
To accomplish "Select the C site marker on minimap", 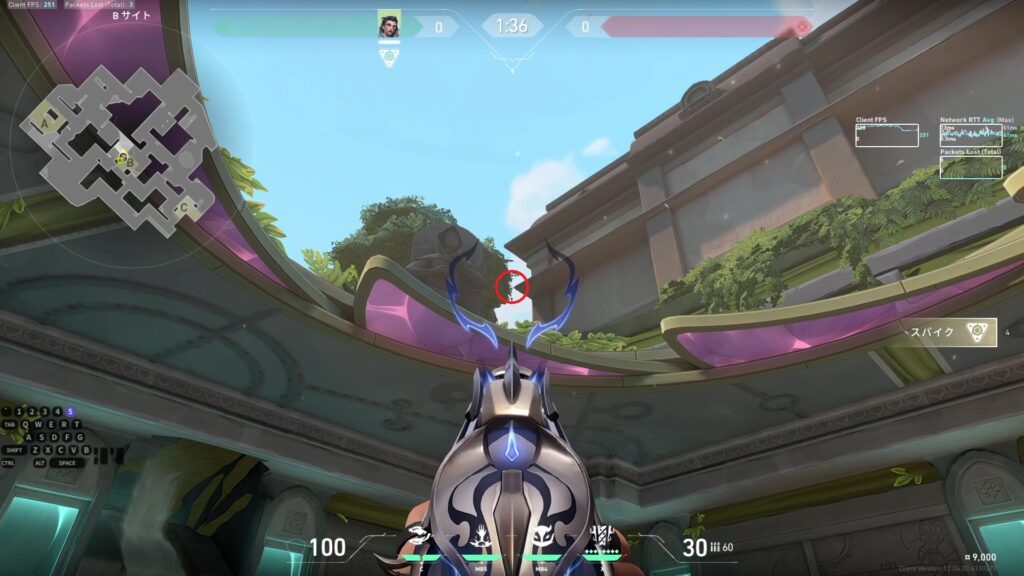I will (183, 208).
